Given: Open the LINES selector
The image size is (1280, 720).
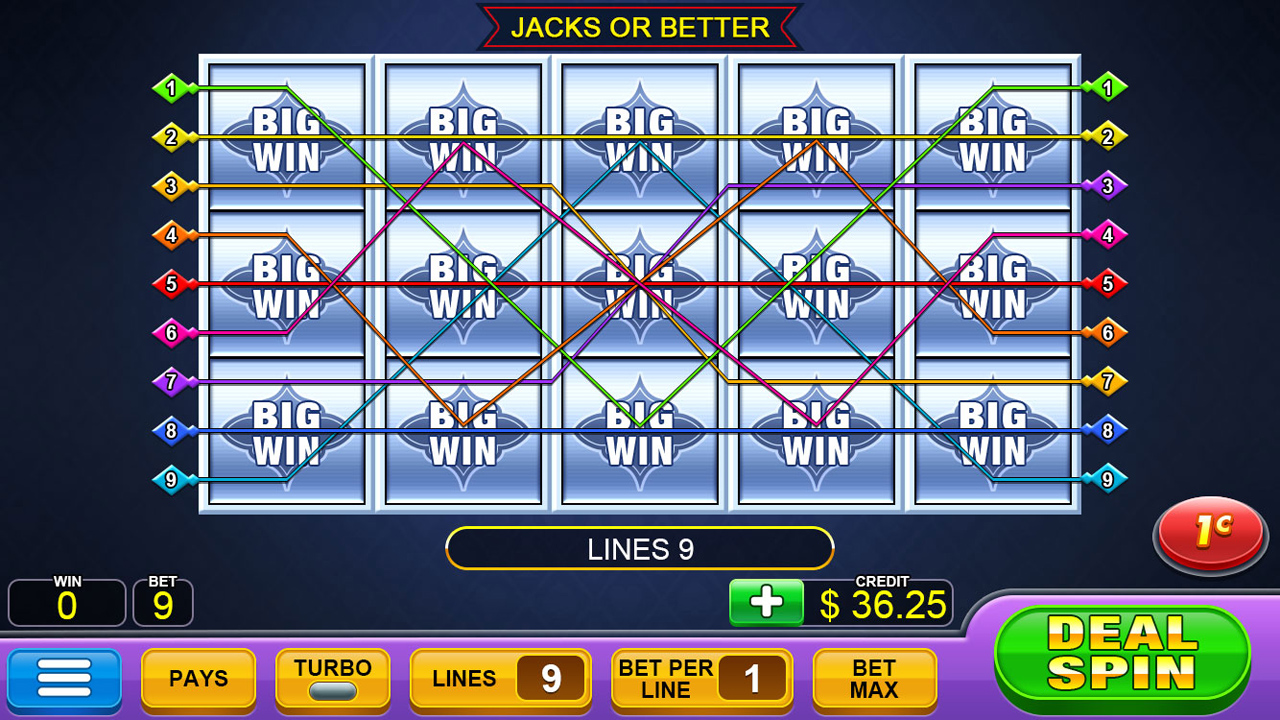Looking at the screenshot, I should click(x=499, y=678).
